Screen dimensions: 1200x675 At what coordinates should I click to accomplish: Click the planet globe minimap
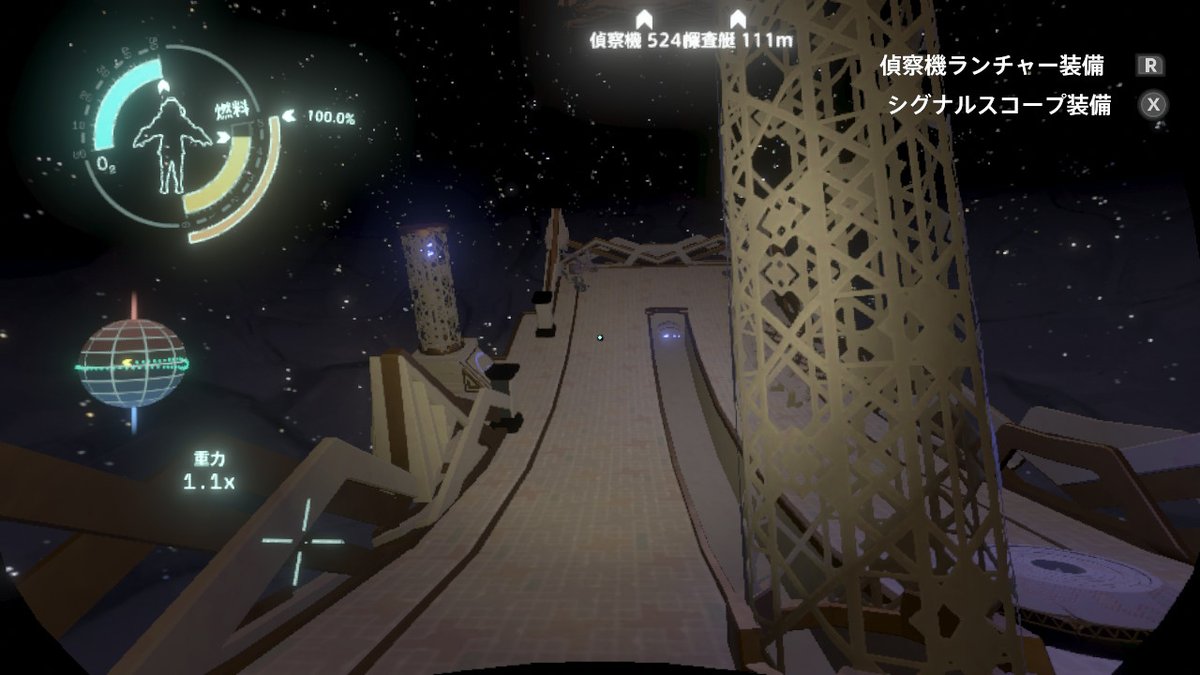(132, 364)
